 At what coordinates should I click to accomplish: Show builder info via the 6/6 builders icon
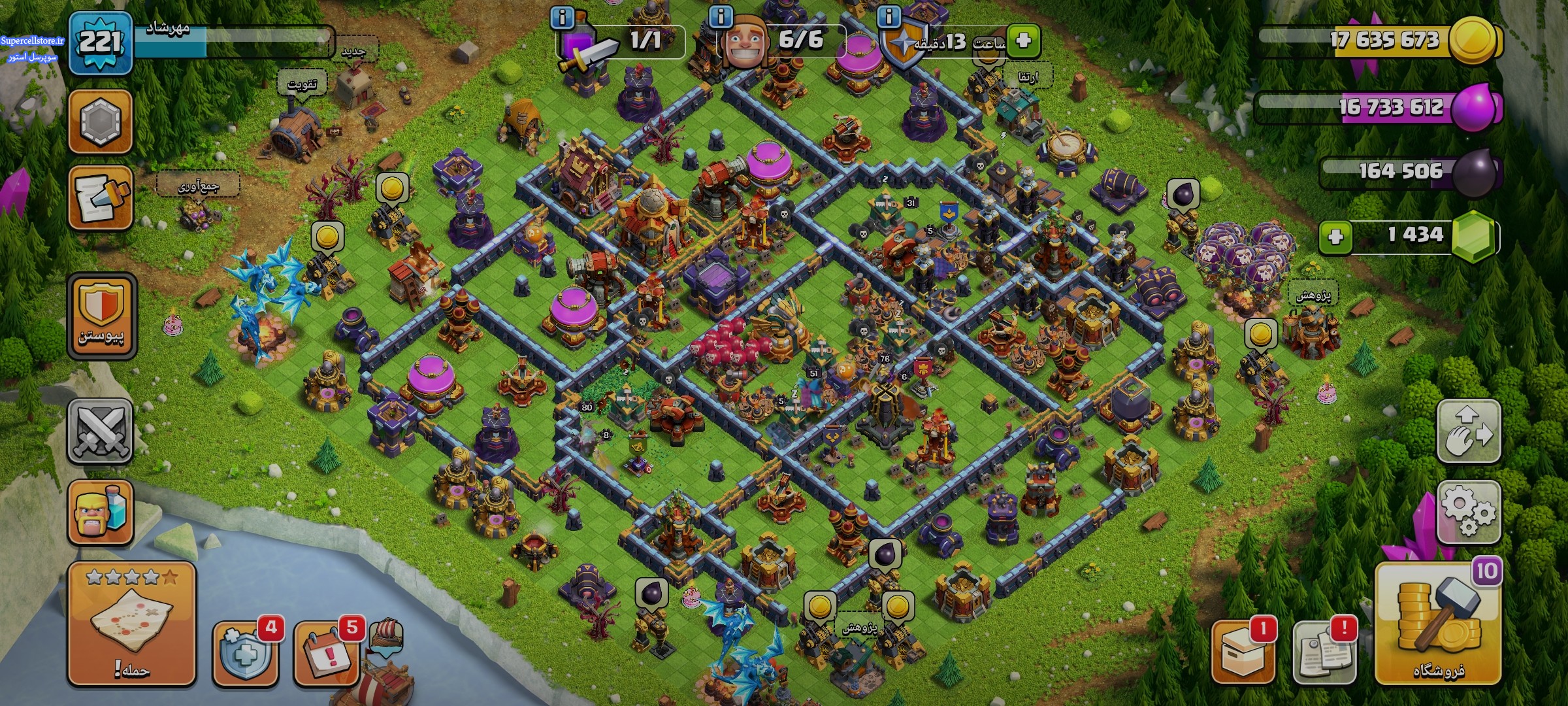[721, 16]
